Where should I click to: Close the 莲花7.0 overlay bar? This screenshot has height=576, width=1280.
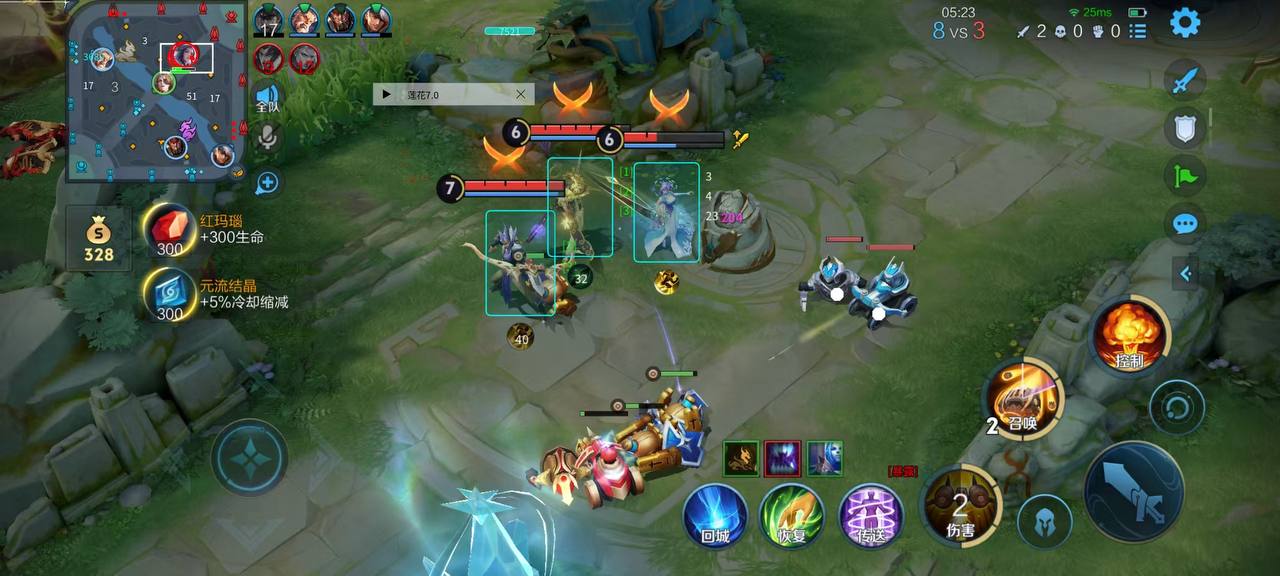point(520,94)
